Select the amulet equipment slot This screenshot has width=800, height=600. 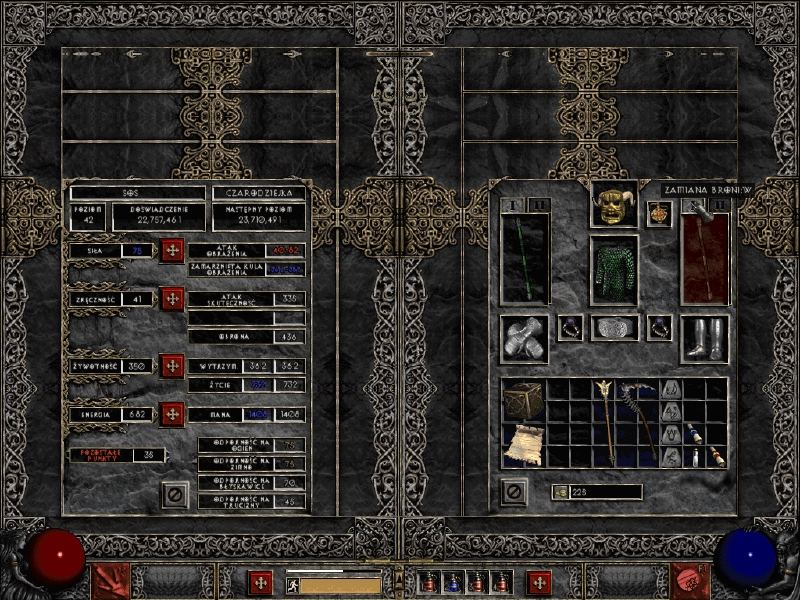pos(659,213)
